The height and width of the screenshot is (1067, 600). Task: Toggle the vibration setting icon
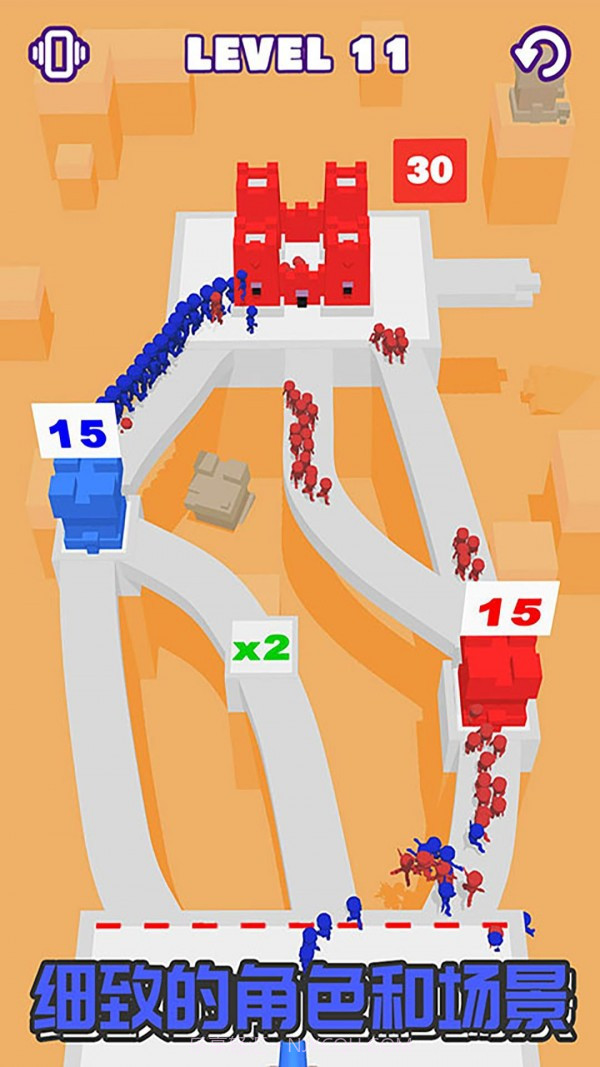[x=59, y=52]
